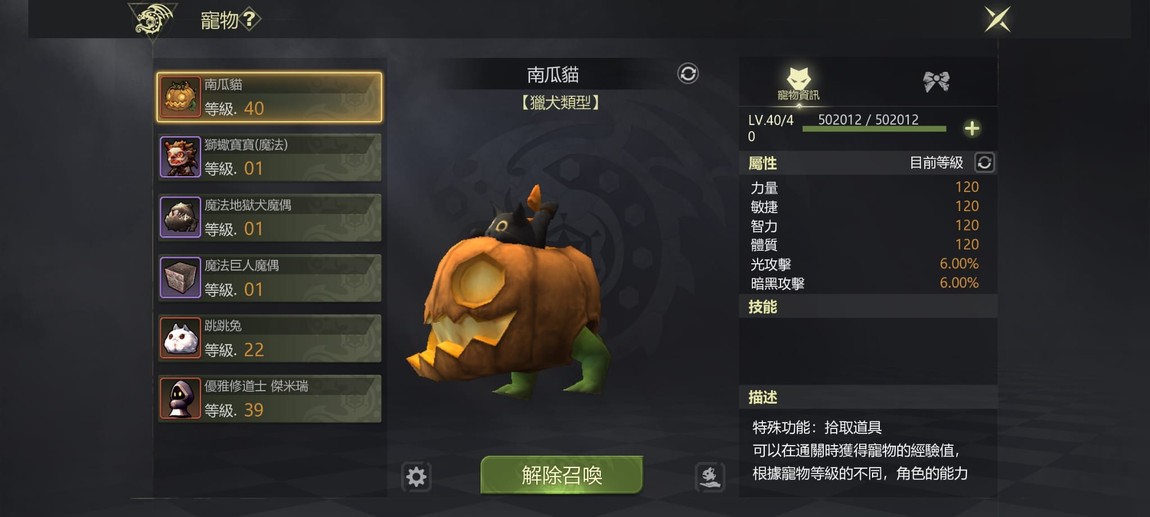Choose the 優雅修道士 傑米瑞 pet
This screenshot has height=517, width=1150.
coord(269,398)
